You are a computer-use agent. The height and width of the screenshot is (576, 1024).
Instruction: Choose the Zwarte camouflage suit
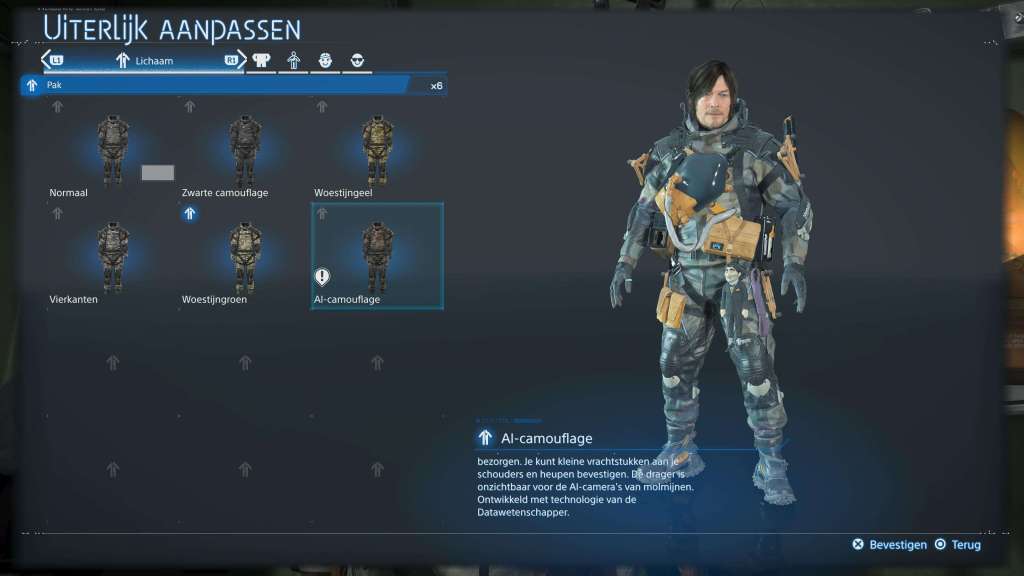(244, 150)
